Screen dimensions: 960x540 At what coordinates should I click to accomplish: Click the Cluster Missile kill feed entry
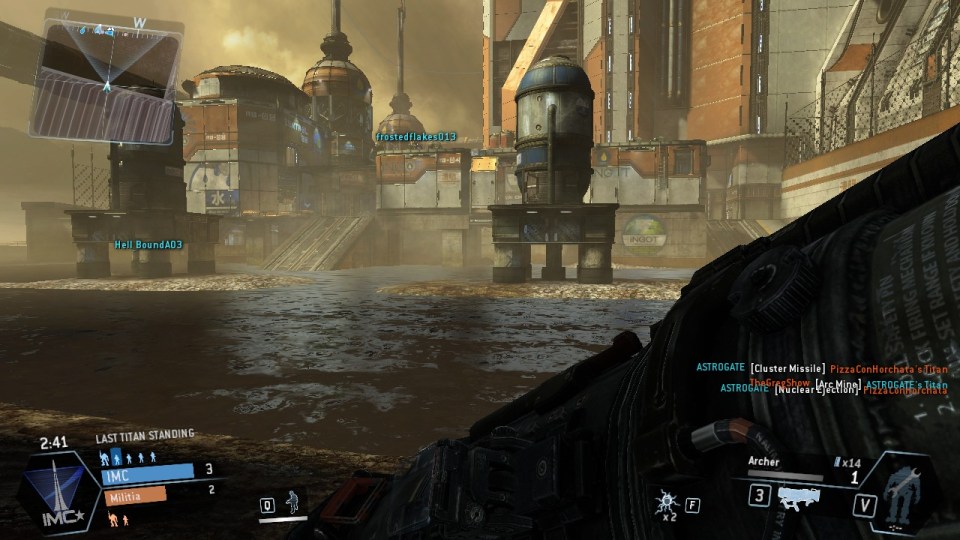coord(822,368)
